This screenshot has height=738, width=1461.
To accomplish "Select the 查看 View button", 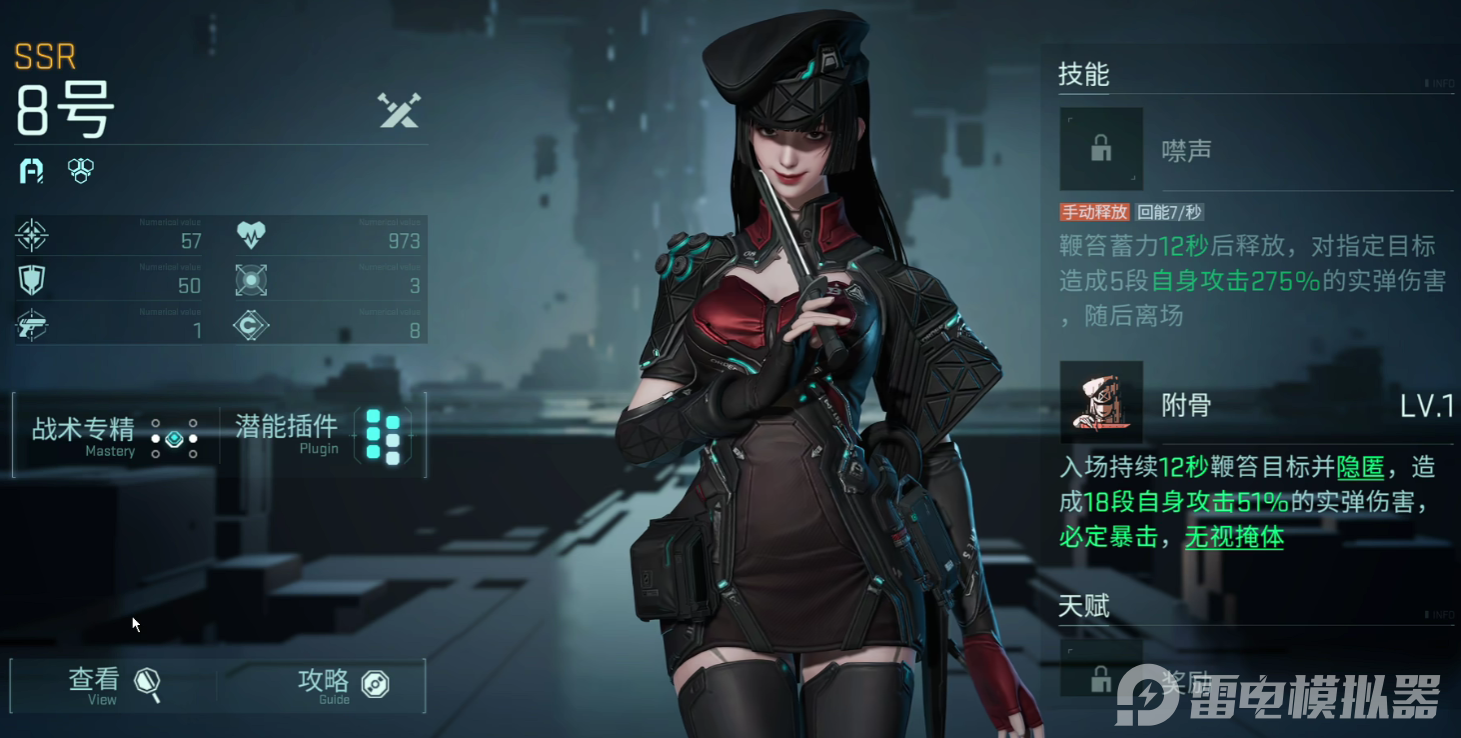I will click(x=113, y=685).
